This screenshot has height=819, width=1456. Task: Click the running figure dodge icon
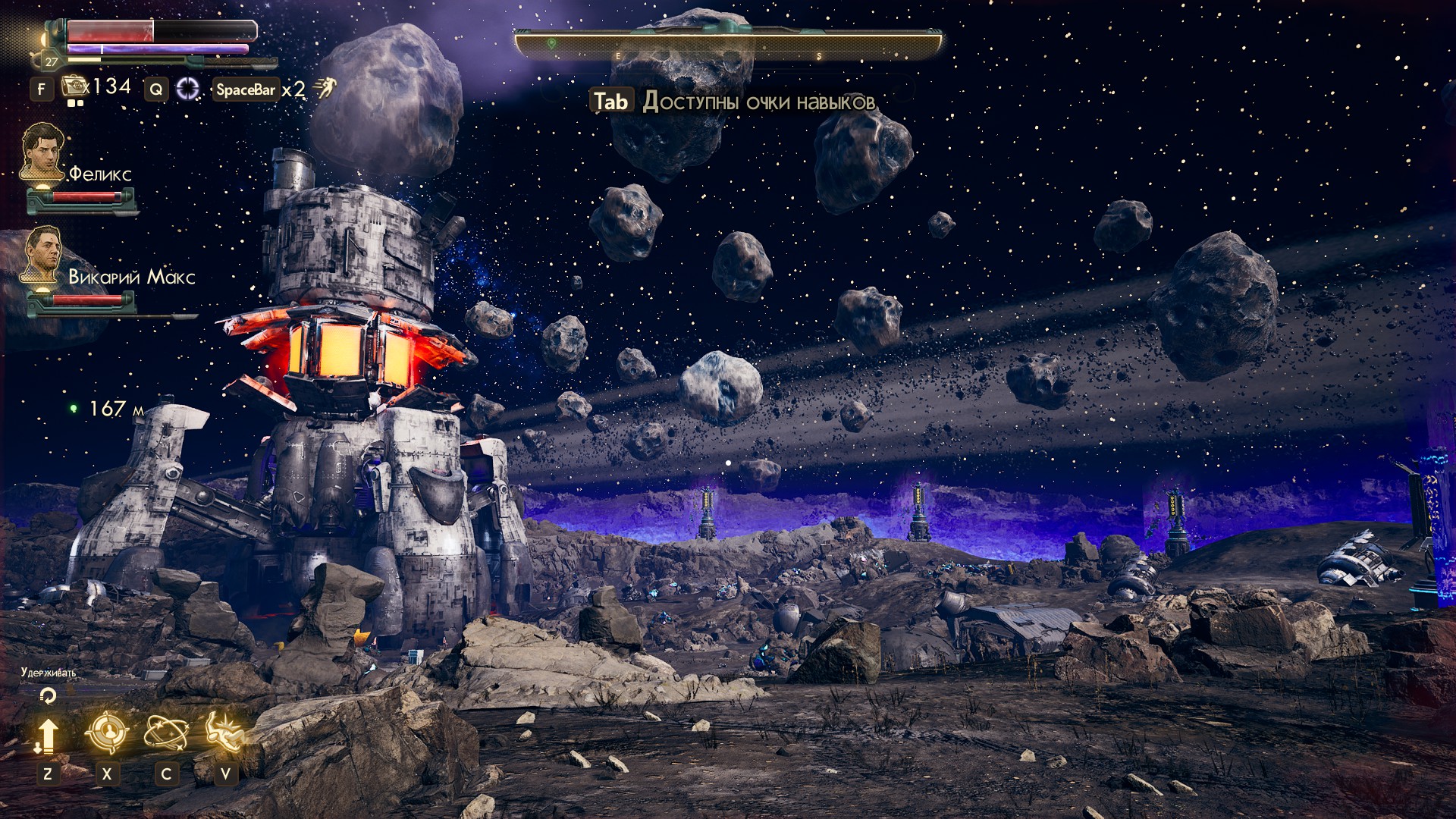coord(326,89)
